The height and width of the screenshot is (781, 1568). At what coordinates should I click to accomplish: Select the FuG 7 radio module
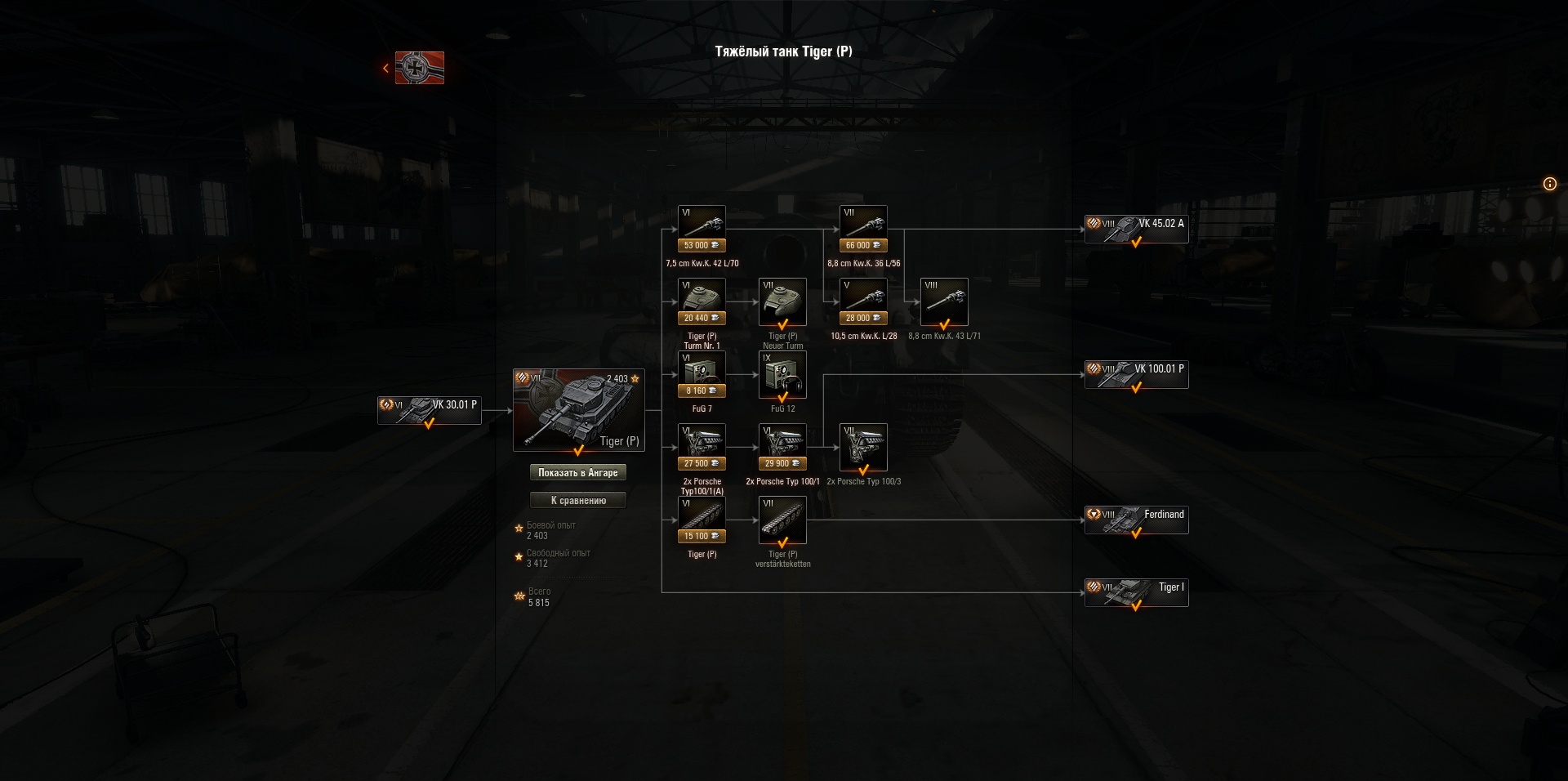pos(701,372)
